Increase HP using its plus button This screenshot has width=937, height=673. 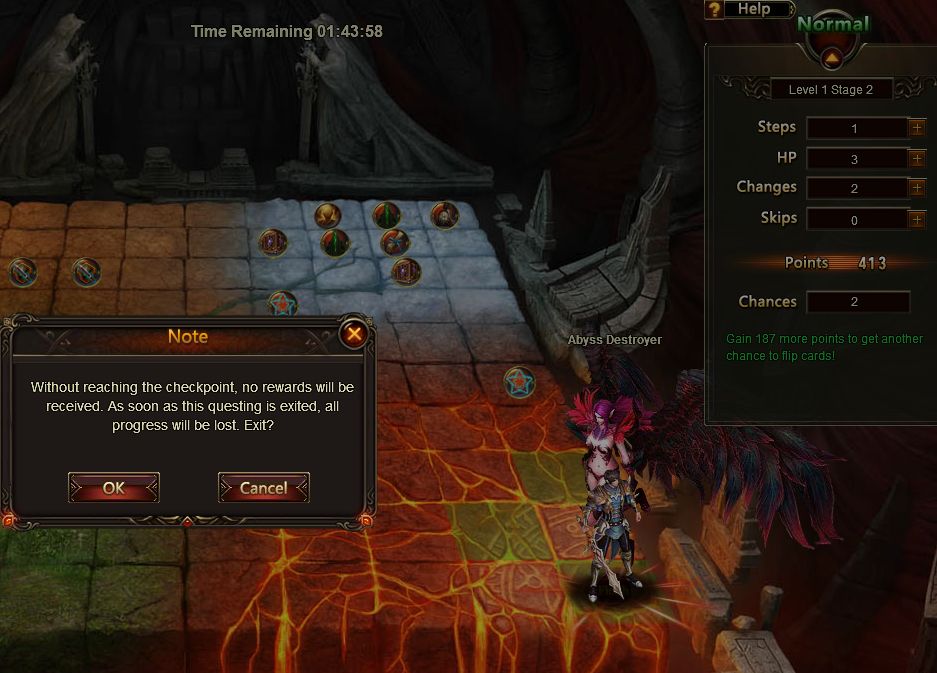[916, 158]
